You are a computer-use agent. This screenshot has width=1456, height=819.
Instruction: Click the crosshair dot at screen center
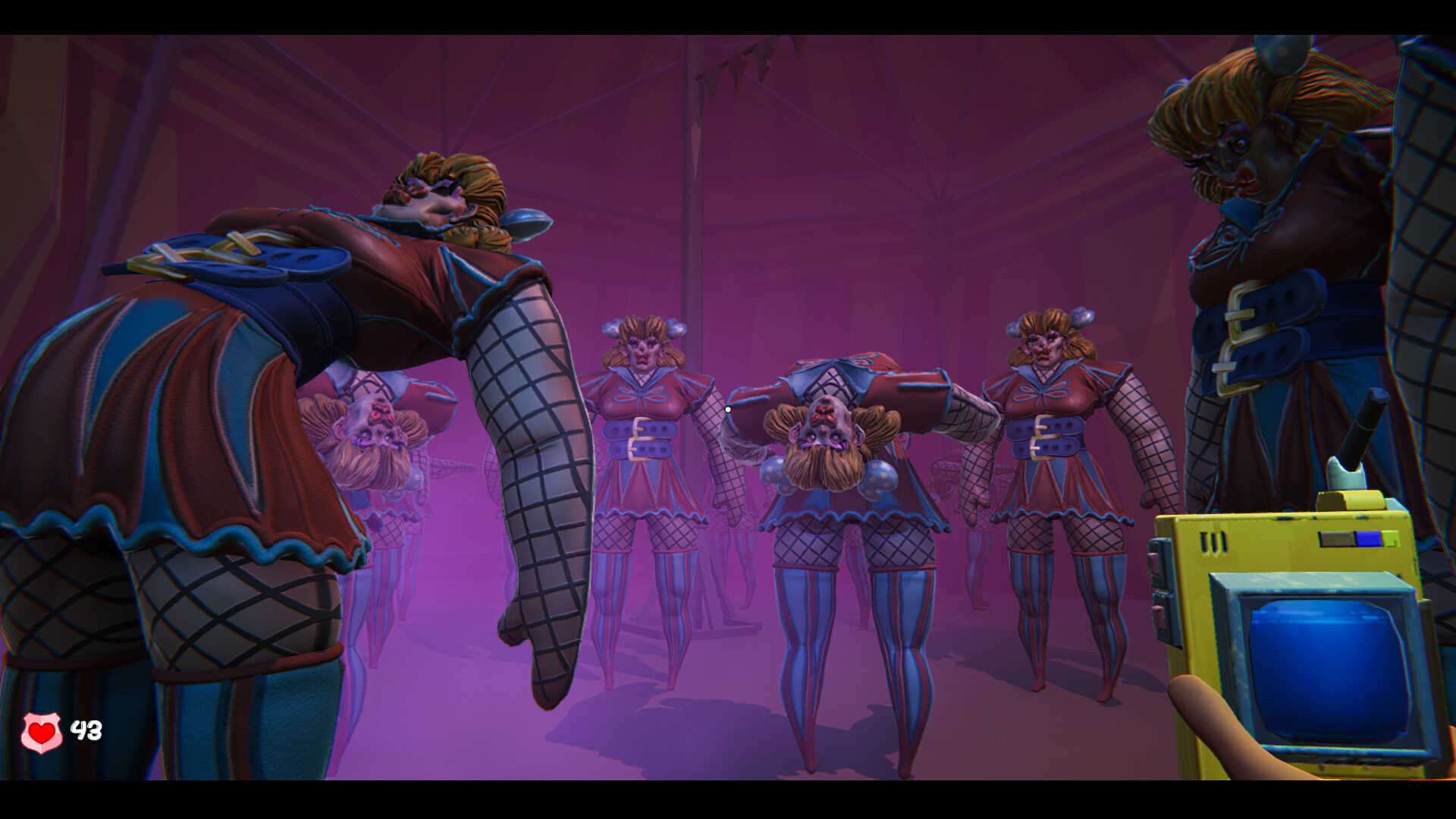pos(728,409)
